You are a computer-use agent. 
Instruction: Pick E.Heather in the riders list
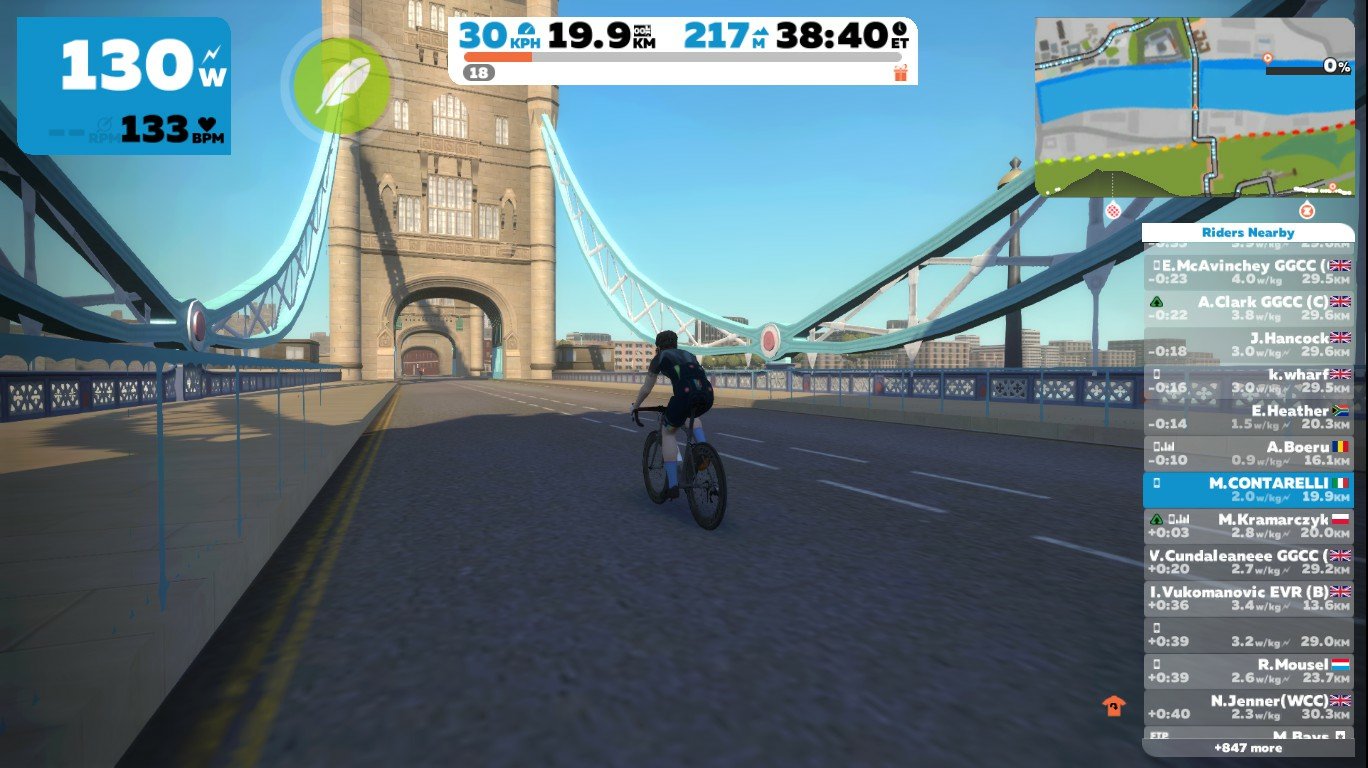tap(1248, 416)
